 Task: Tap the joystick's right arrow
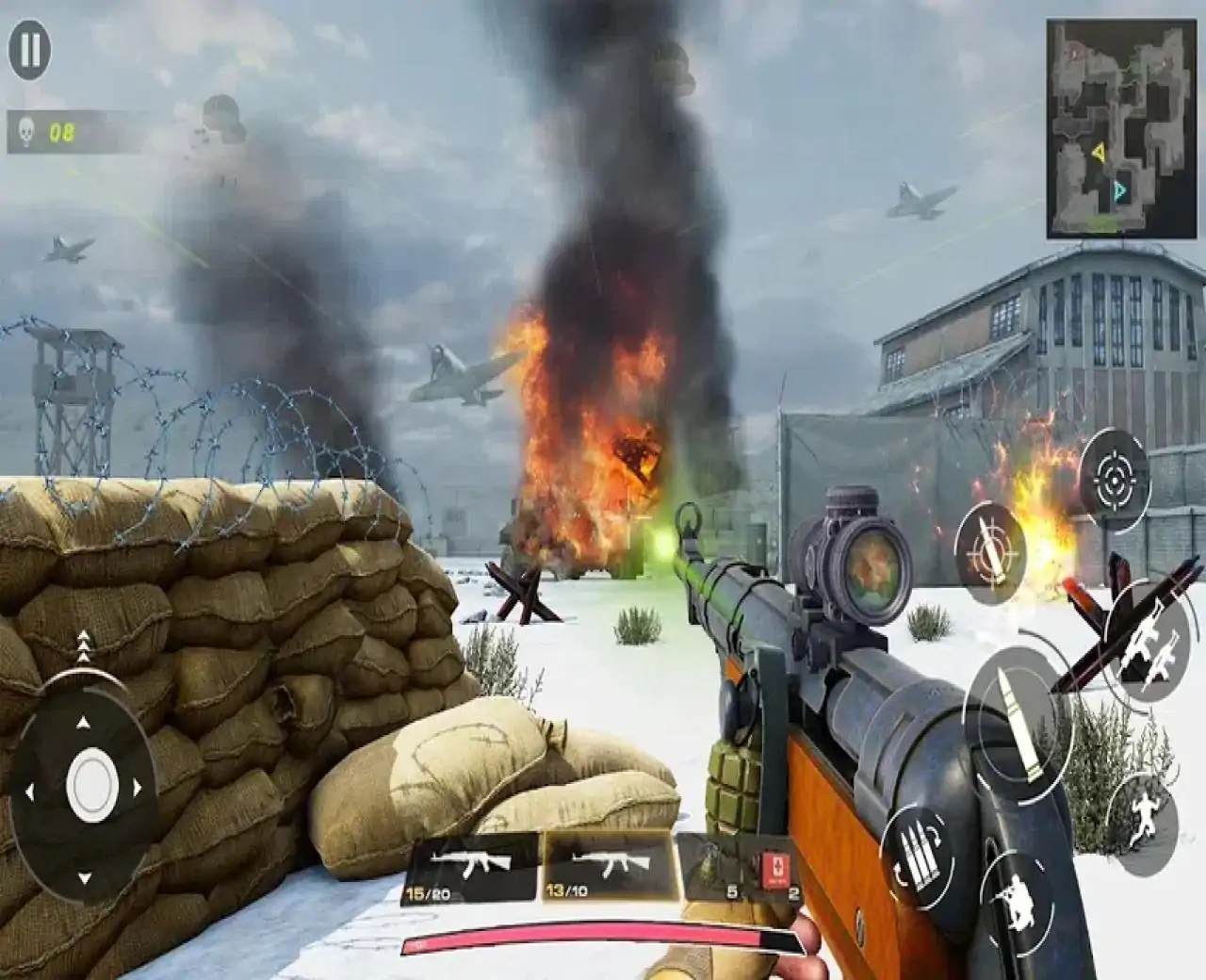click(x=139, y=788)
